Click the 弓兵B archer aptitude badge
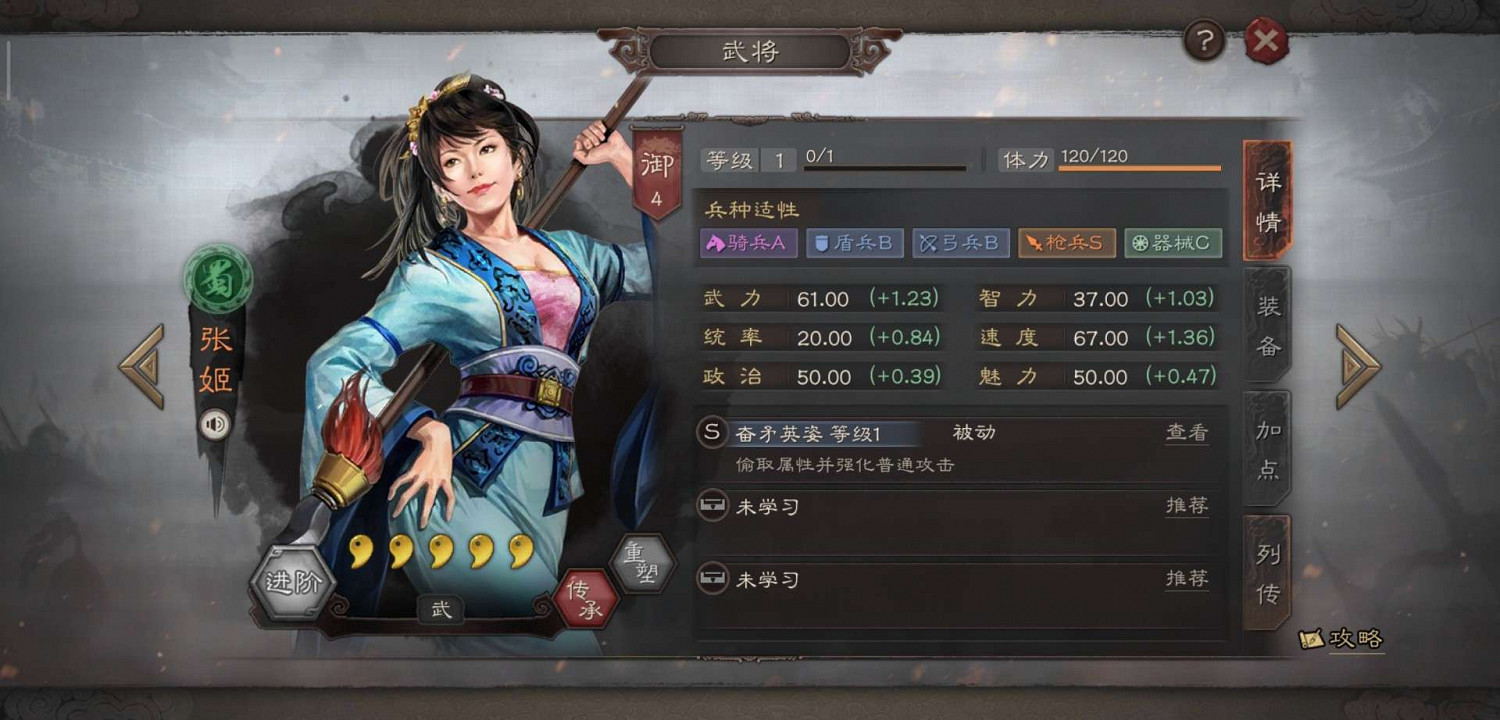 pyautogui.click(x=960, y=242)
